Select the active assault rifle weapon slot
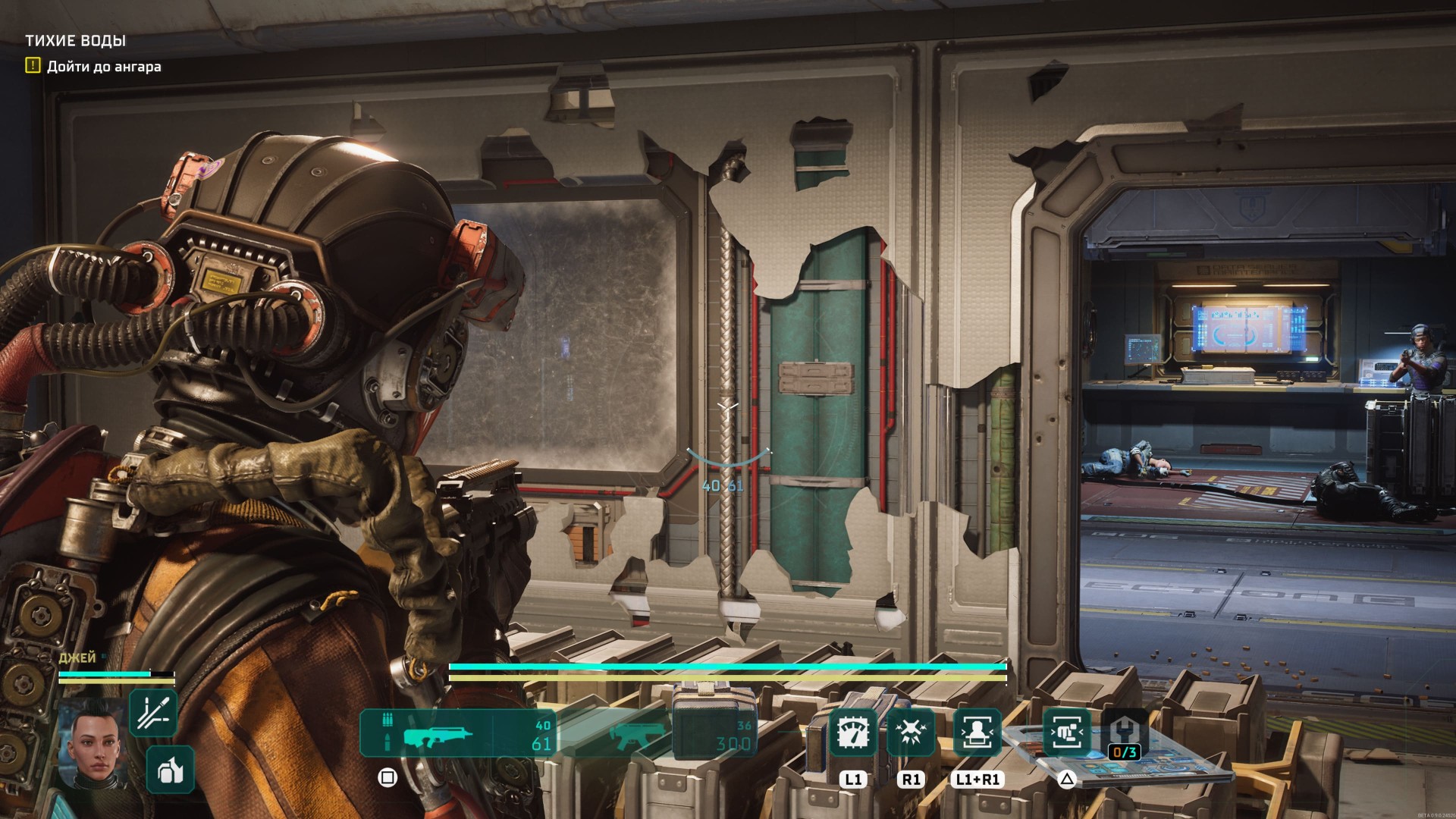 pyautogui.click(x=457, y=733)
